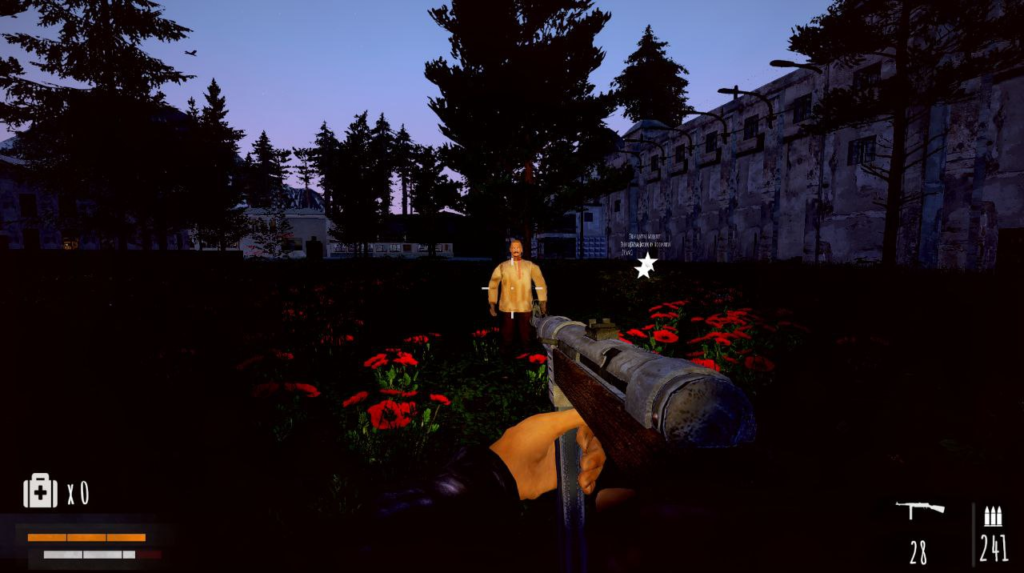Viewport: 1024px width, 573px height.
Task: Select the reserve bullets icon
Action: coord(992,516)
